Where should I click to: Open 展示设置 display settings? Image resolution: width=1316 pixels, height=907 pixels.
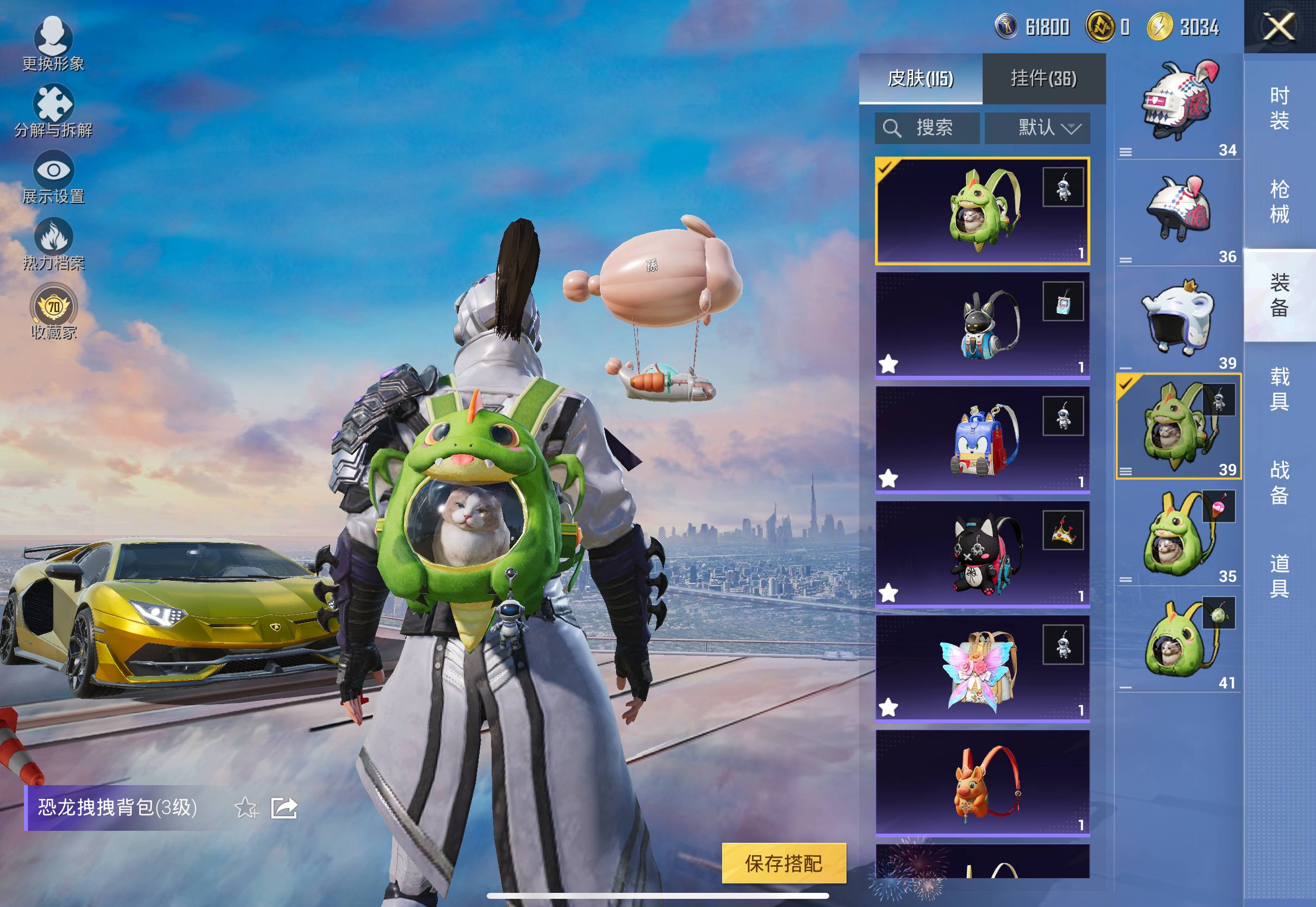click(x=53, y=177)
